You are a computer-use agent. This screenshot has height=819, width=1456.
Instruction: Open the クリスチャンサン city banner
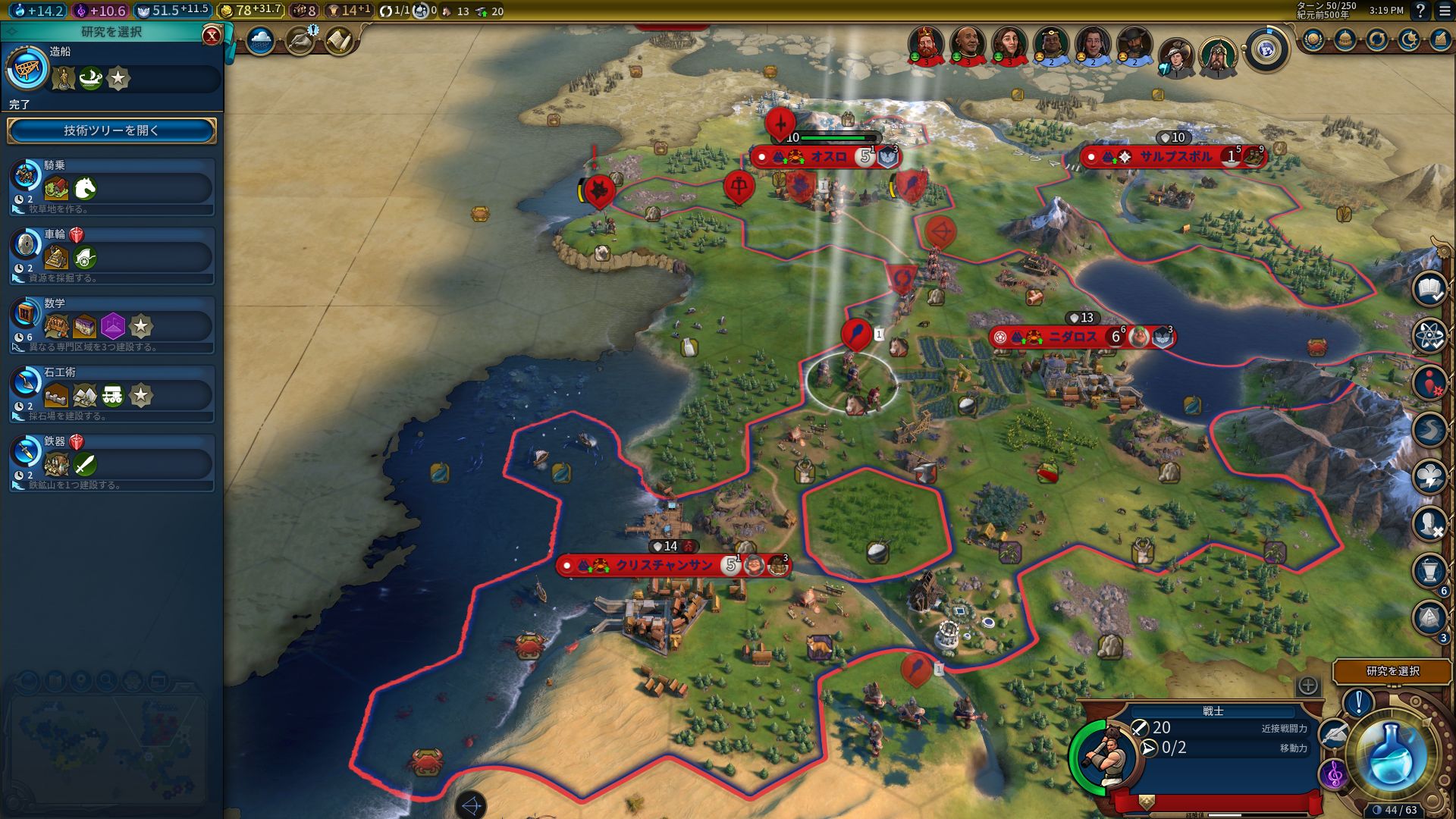pos(664,566)
